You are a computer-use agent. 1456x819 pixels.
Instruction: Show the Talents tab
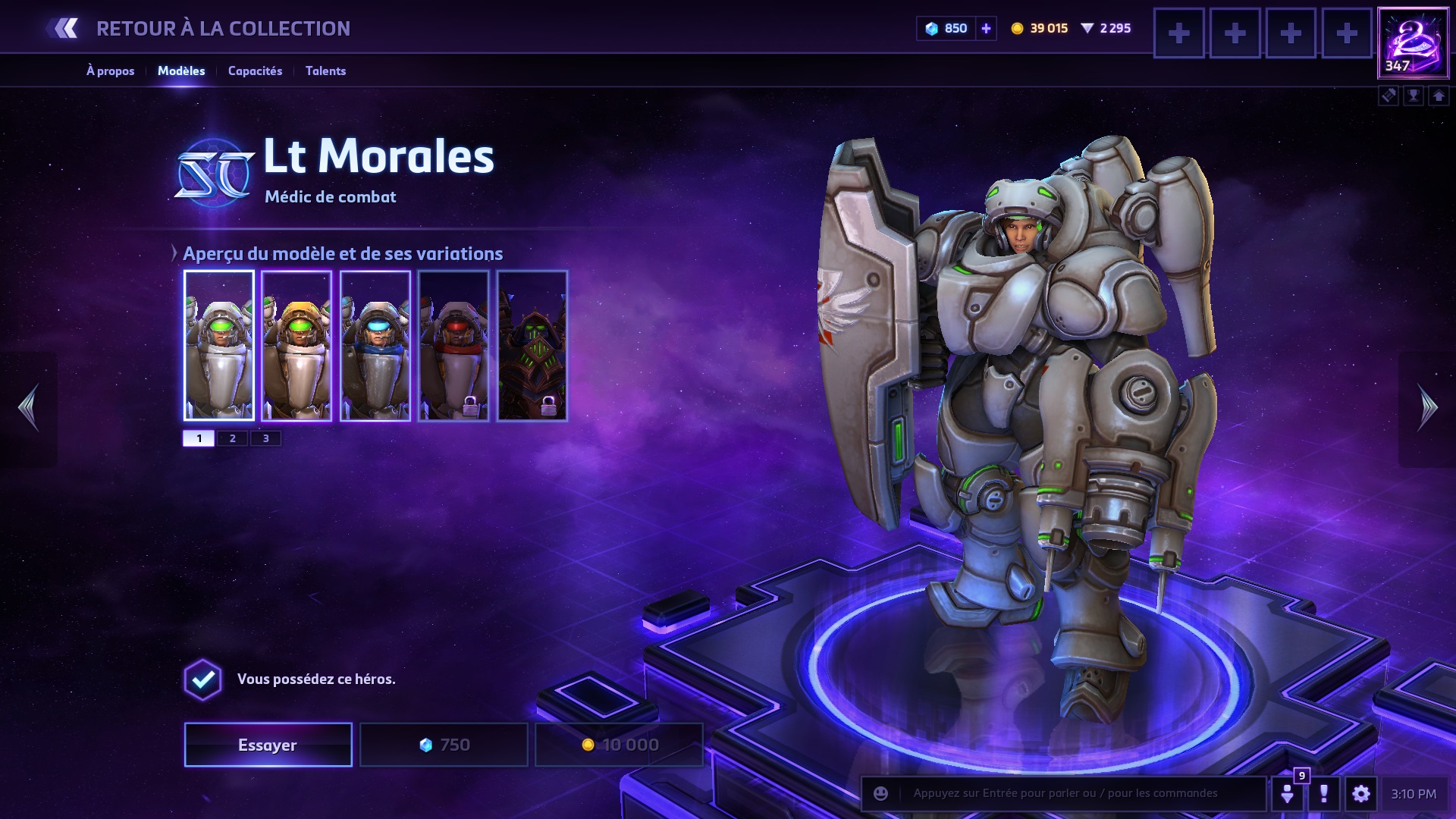point(325,71)
